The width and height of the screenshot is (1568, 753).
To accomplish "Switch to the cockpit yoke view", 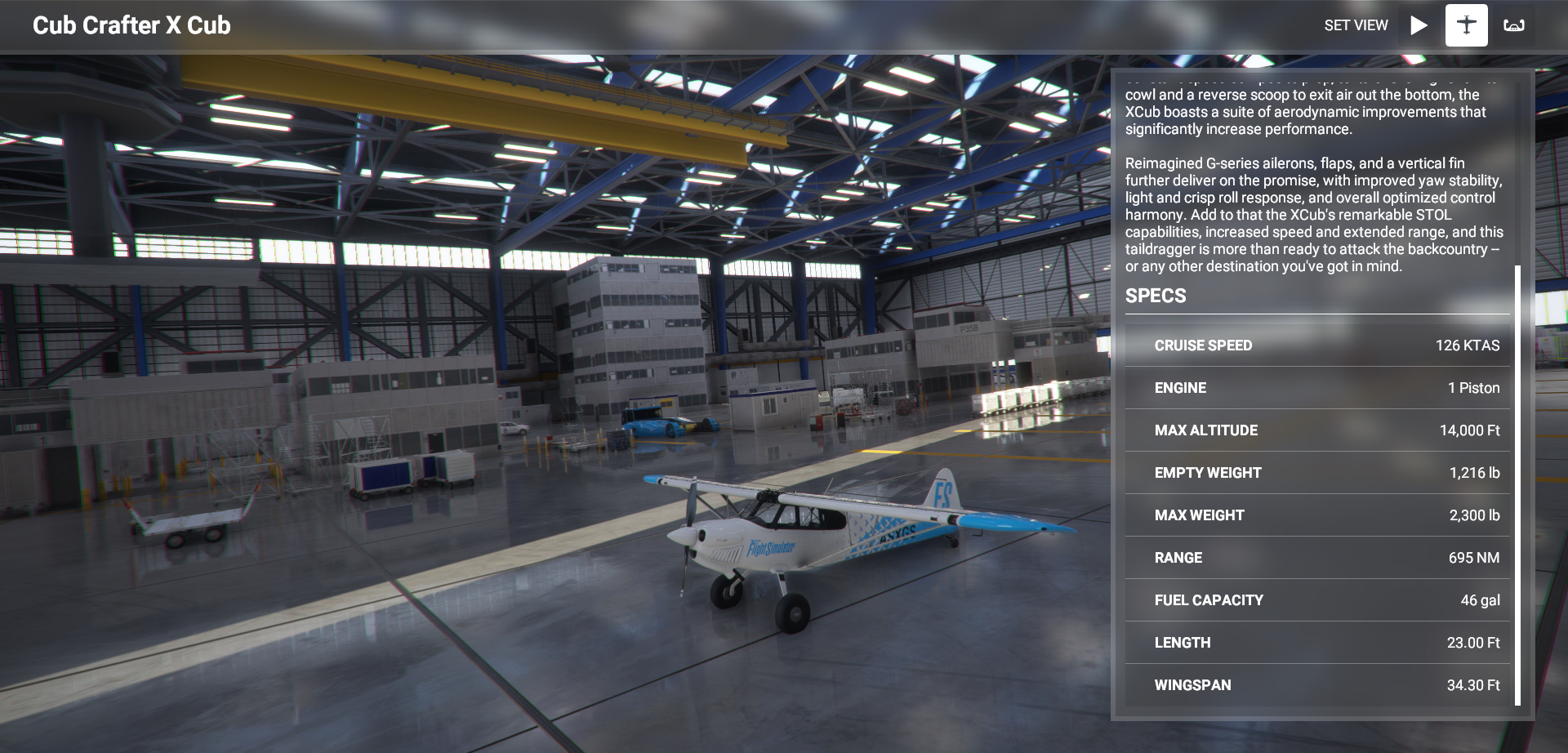I will click(x=1514, y=25).
